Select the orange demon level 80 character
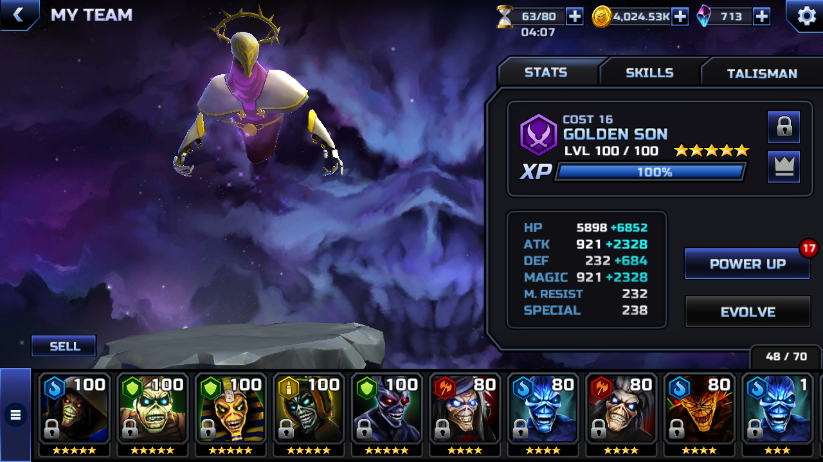Viewport: 823px width, 462px height. click(699, 412)
